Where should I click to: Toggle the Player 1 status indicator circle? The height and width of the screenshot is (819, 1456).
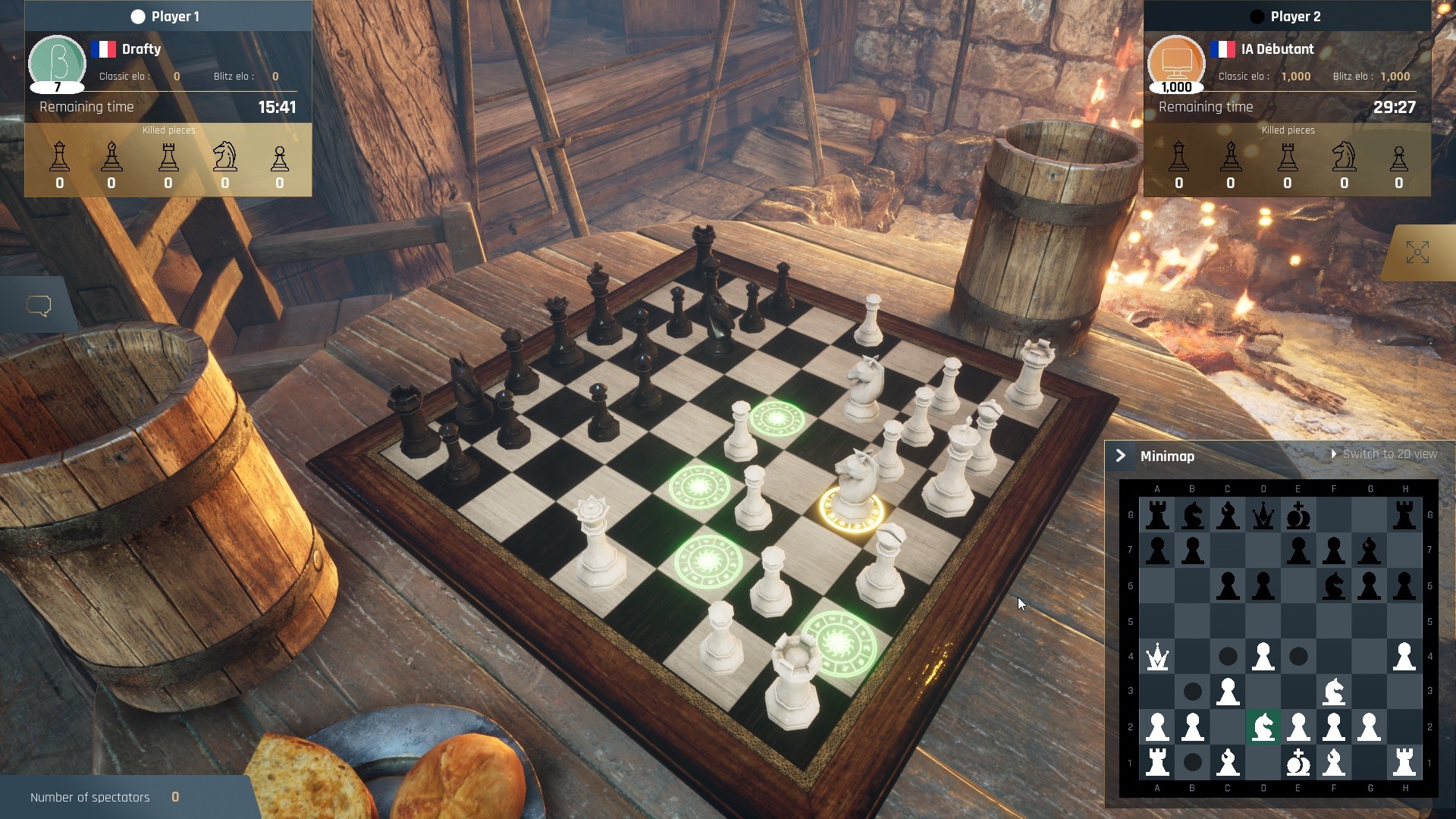pos(138,15)
